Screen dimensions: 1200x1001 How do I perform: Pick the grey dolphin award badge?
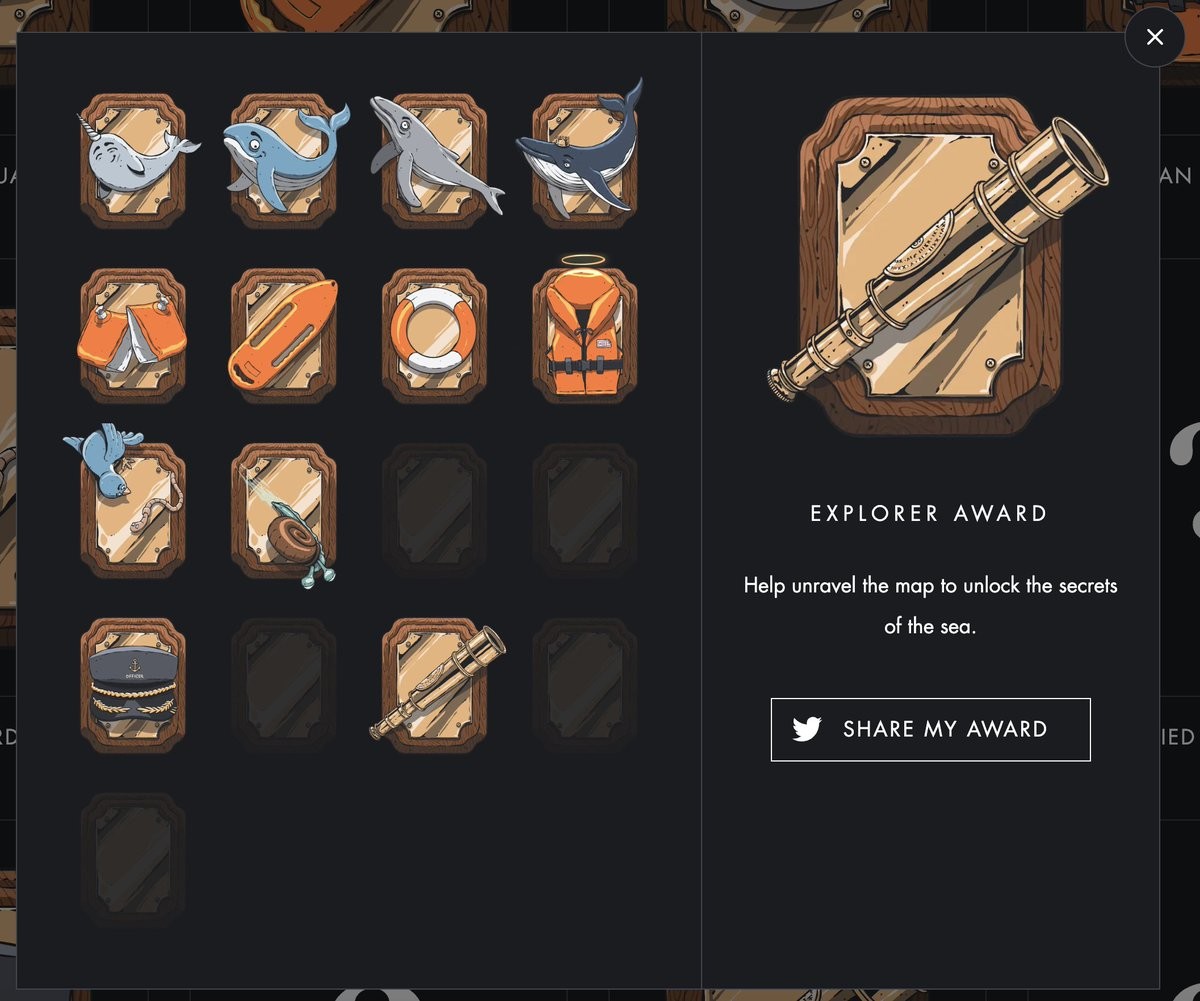[435, 159]
